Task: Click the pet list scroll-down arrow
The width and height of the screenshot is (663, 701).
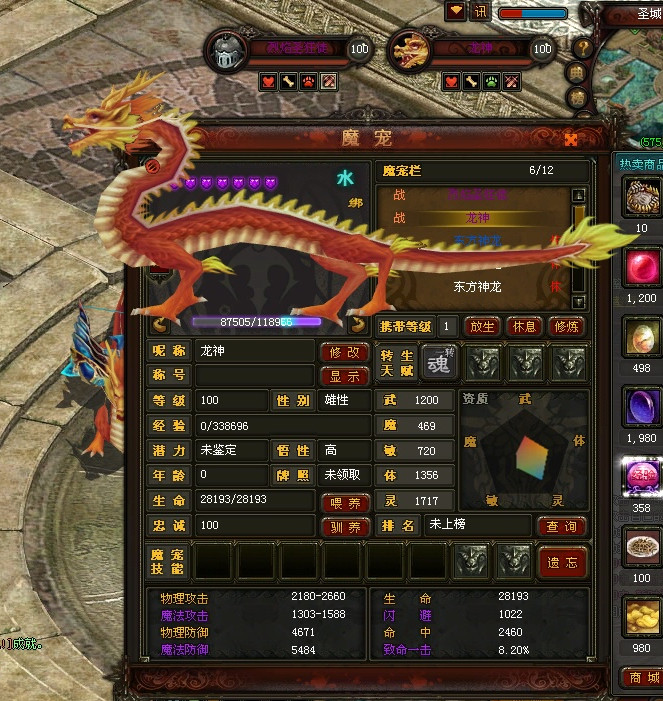Action: pos(578,300)
